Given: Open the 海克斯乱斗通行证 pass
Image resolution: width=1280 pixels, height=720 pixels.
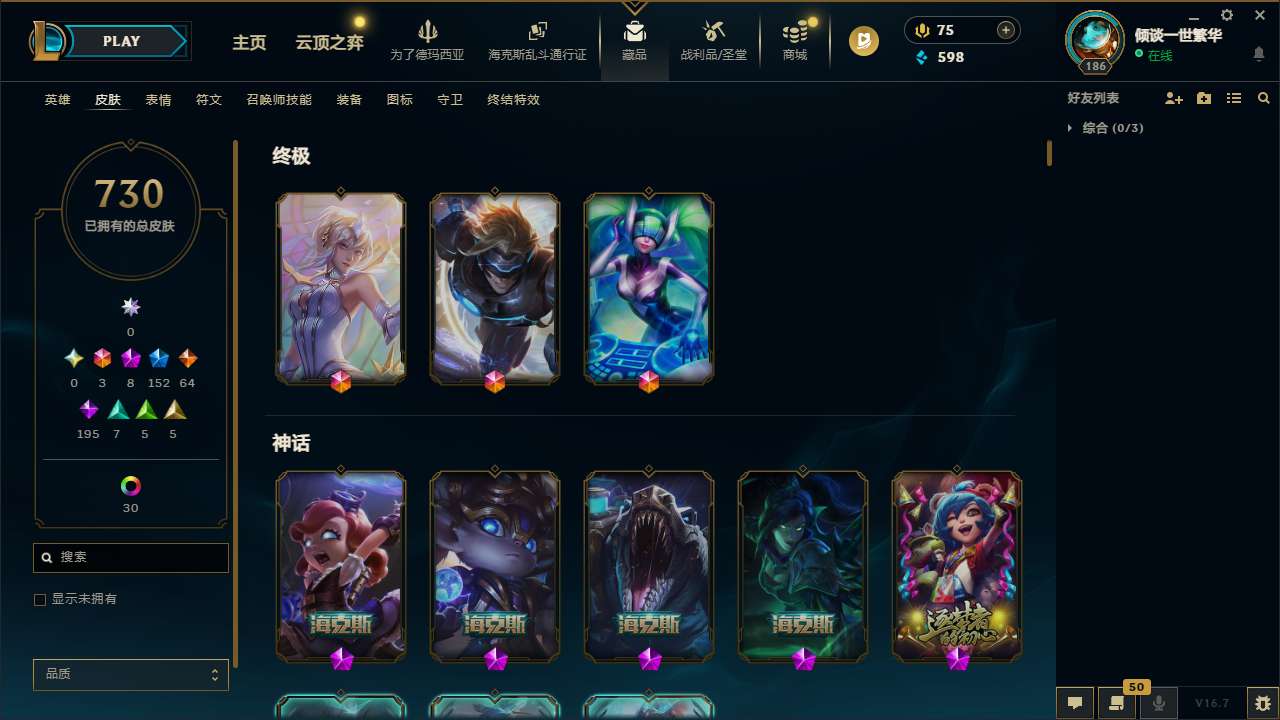Looking at the screenshot, I should (537, 42).
